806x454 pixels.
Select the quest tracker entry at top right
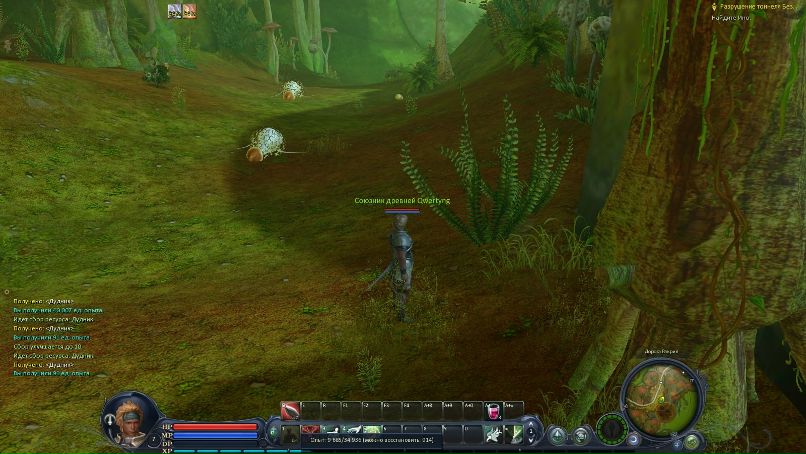(x=758, y=6)
